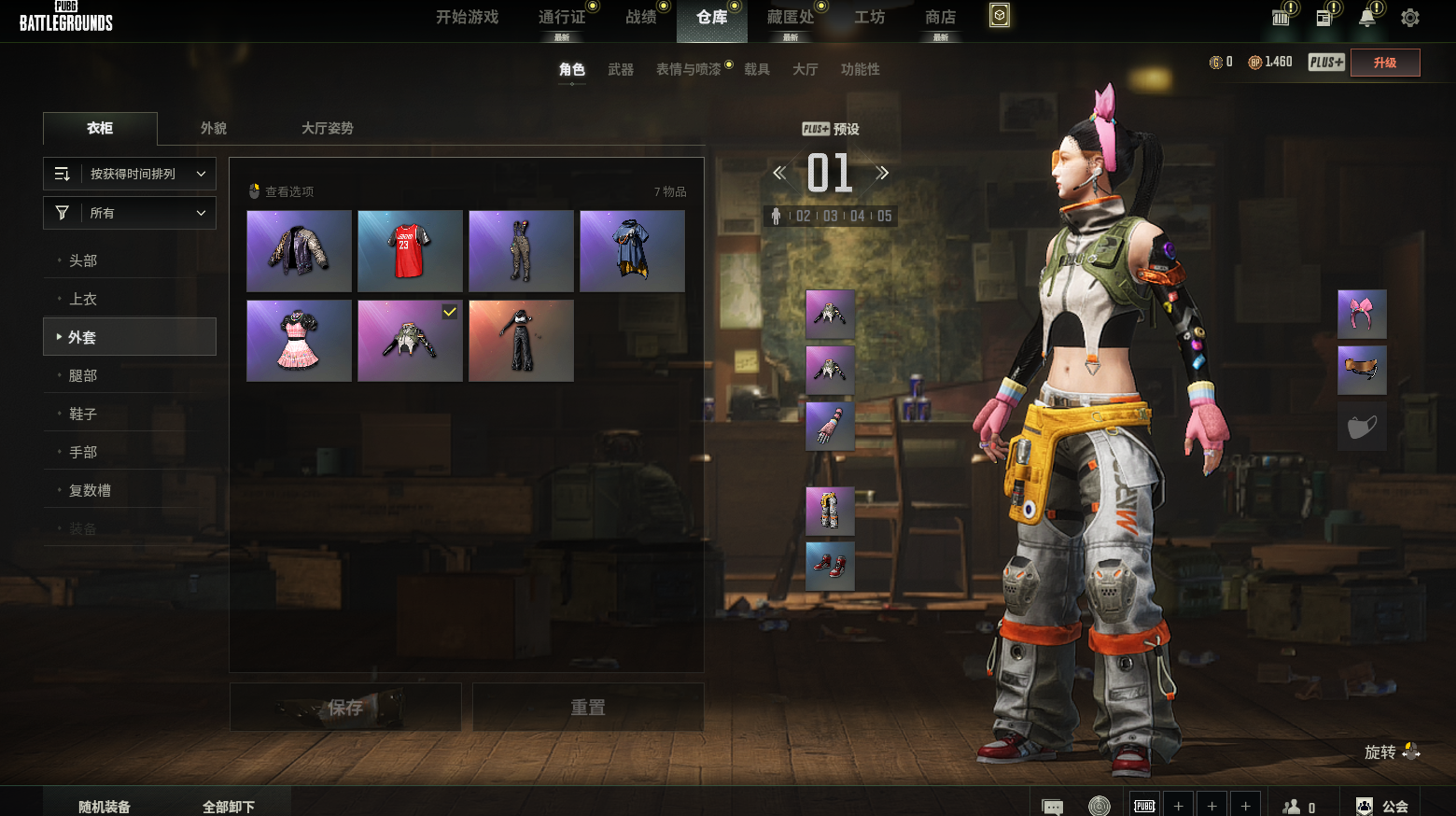
Task: Select the equipped pink bow headwear slot
Action: 1362,314
